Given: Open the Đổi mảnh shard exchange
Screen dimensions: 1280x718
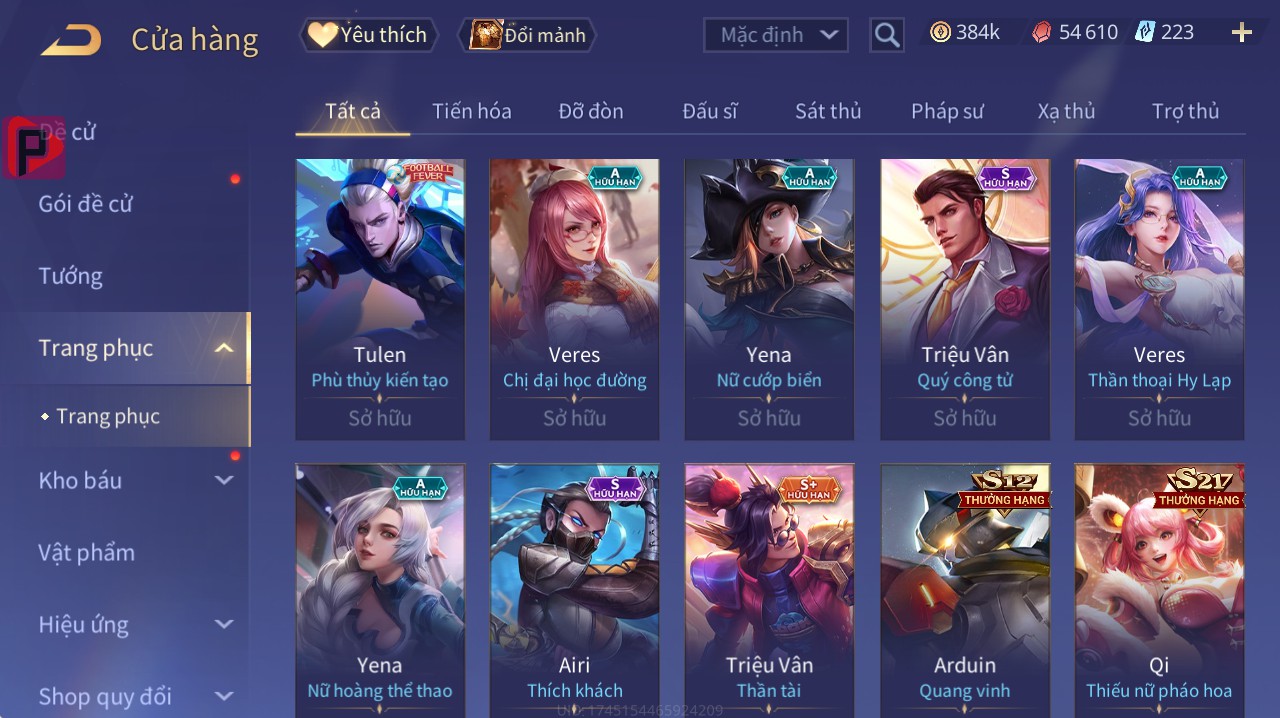Looking at the screenshot, I should pos(528,35).
